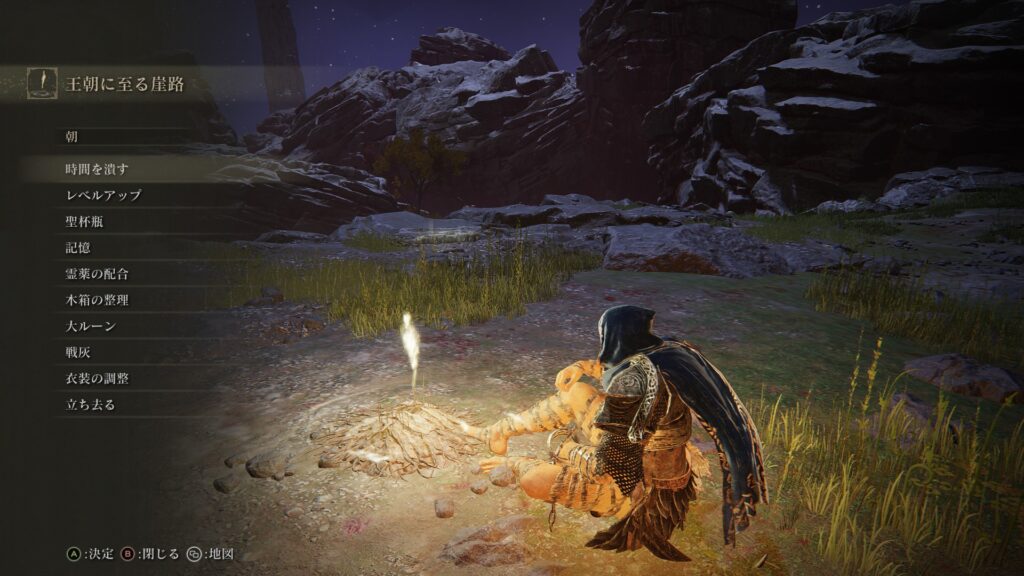Choose 木箱の整理 to sort the chest
Viewport: 1024px width, 576px height.
[x=97, y=299]
